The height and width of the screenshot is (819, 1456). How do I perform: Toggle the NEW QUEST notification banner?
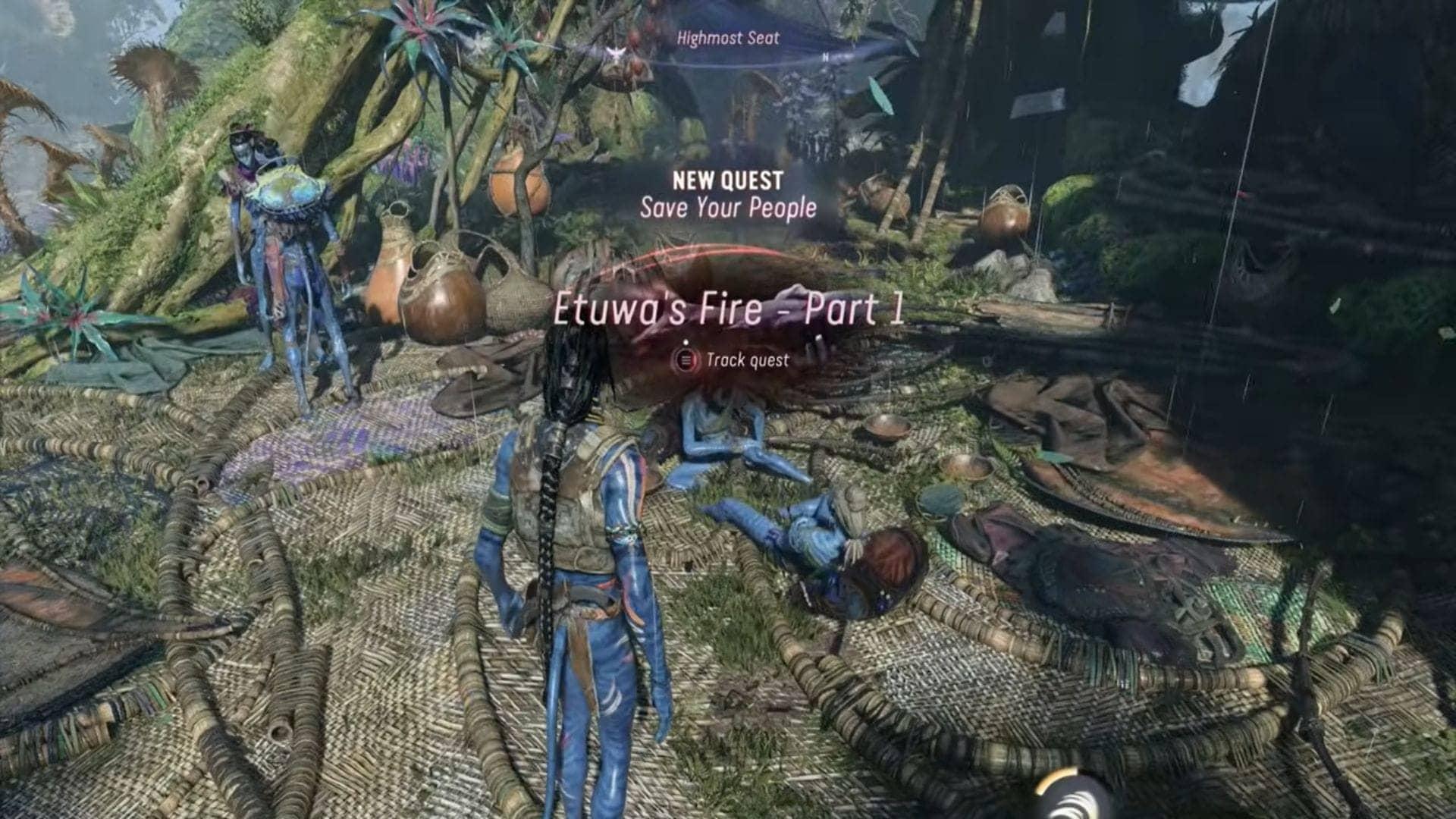click(x=728, y=193)
